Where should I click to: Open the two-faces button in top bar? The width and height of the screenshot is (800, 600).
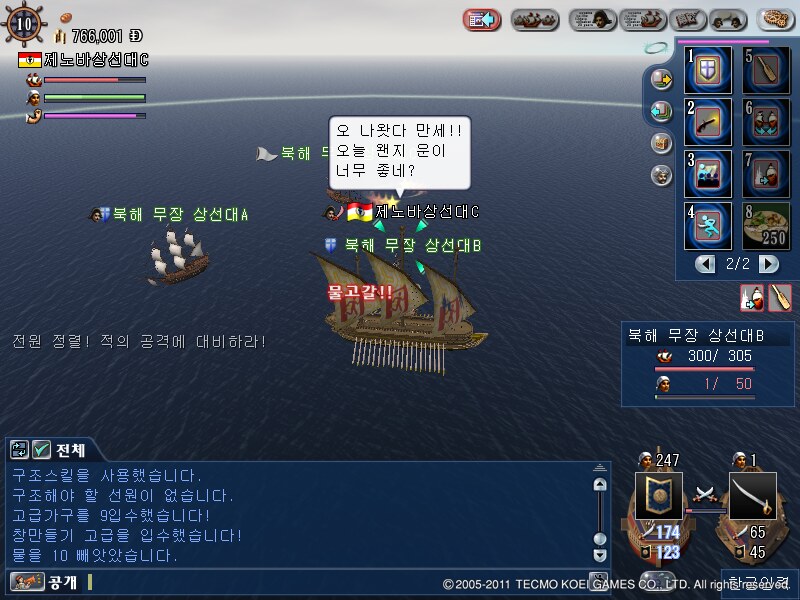727,19
